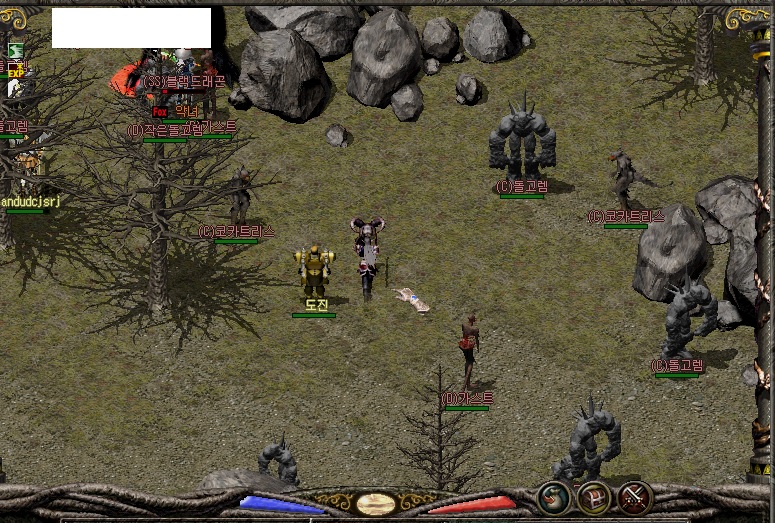Click the green status buff icon
This screenshot has width=775, height=523.
coord(15,51)
